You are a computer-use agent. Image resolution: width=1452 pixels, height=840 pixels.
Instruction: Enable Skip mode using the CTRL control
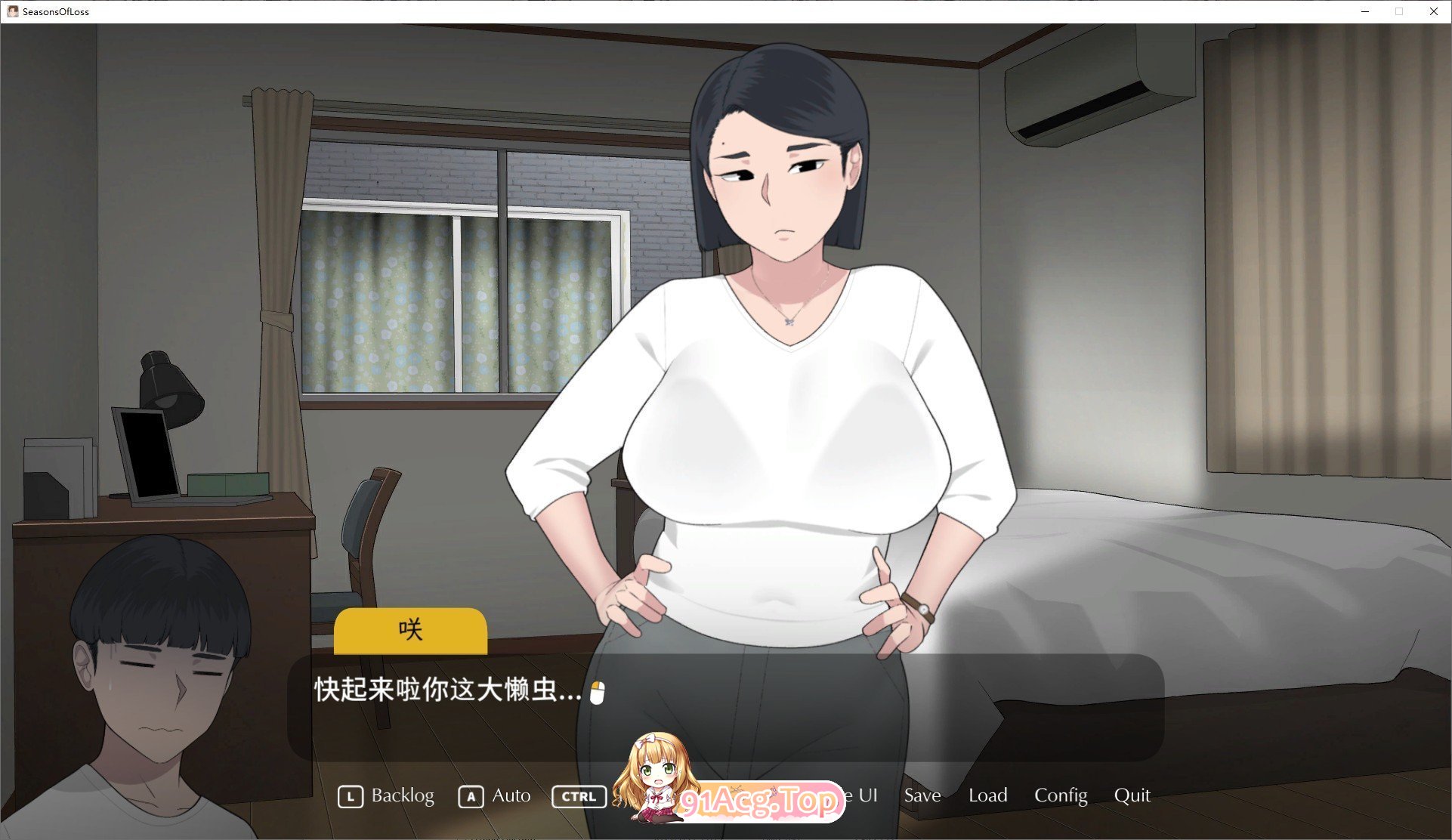pos(578,795)
